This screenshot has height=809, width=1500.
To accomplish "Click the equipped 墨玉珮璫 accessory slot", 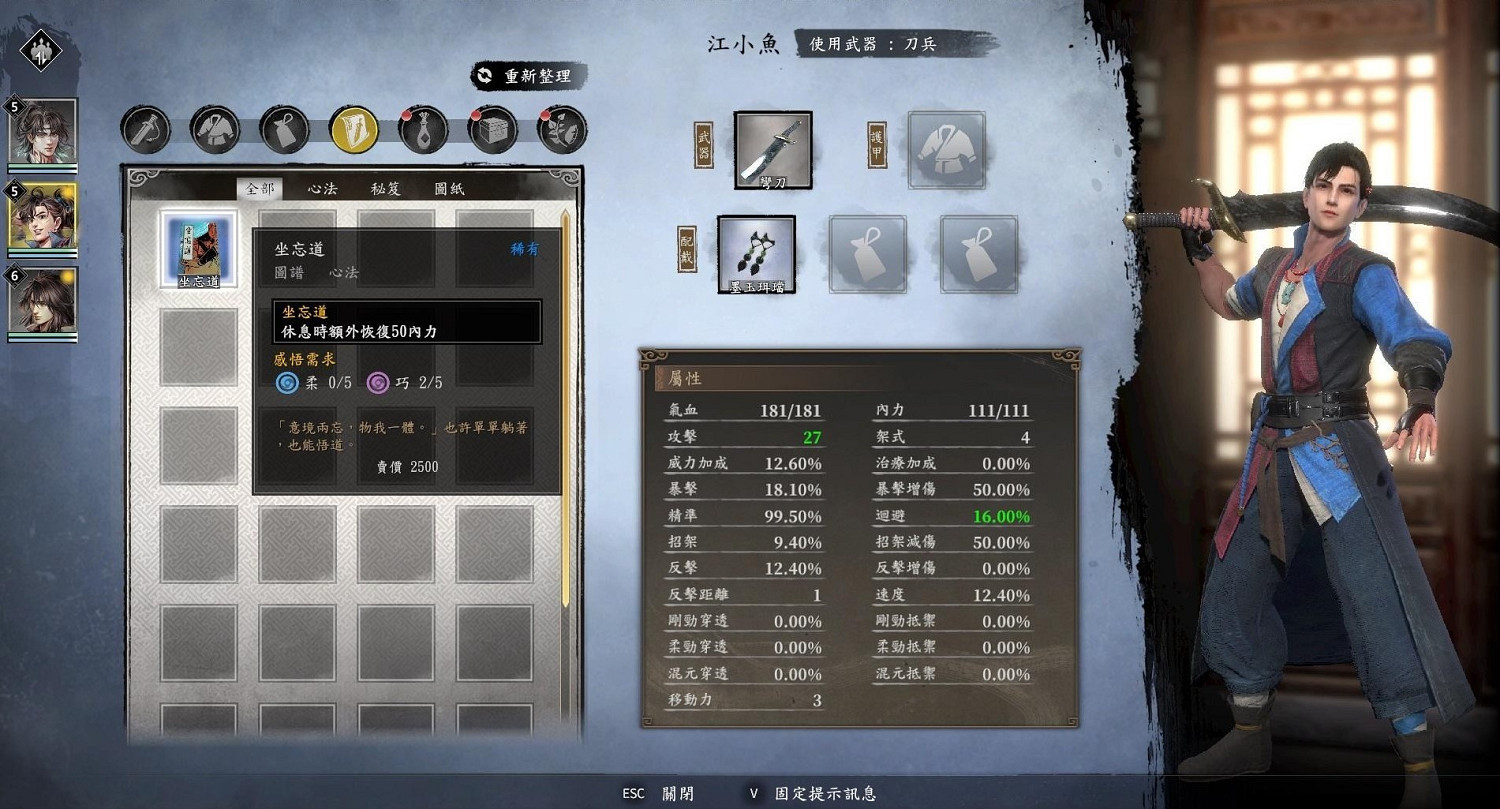I will [x=757, y=252].
